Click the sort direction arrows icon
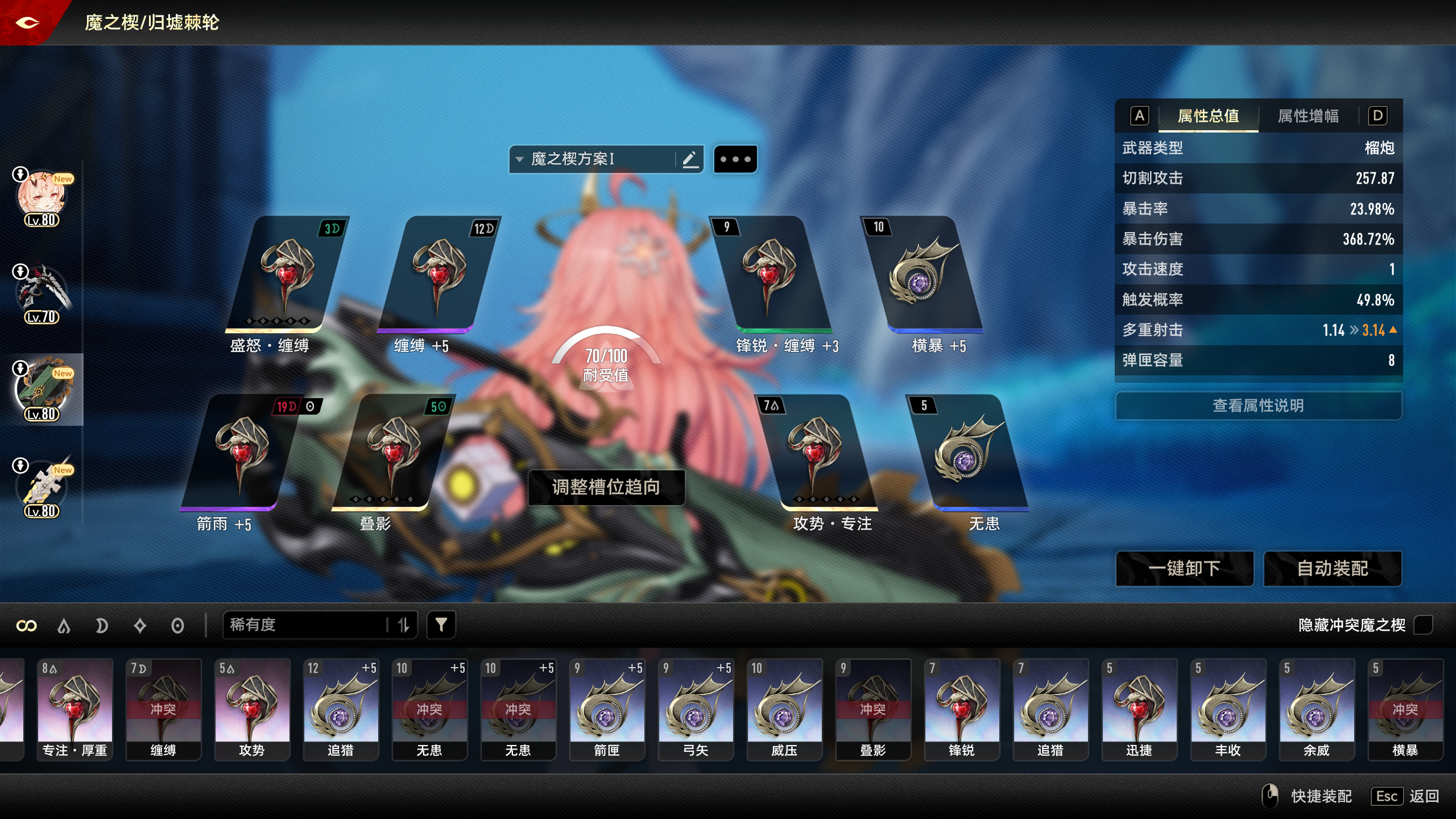1456x819 pixels. pos(404,624)
